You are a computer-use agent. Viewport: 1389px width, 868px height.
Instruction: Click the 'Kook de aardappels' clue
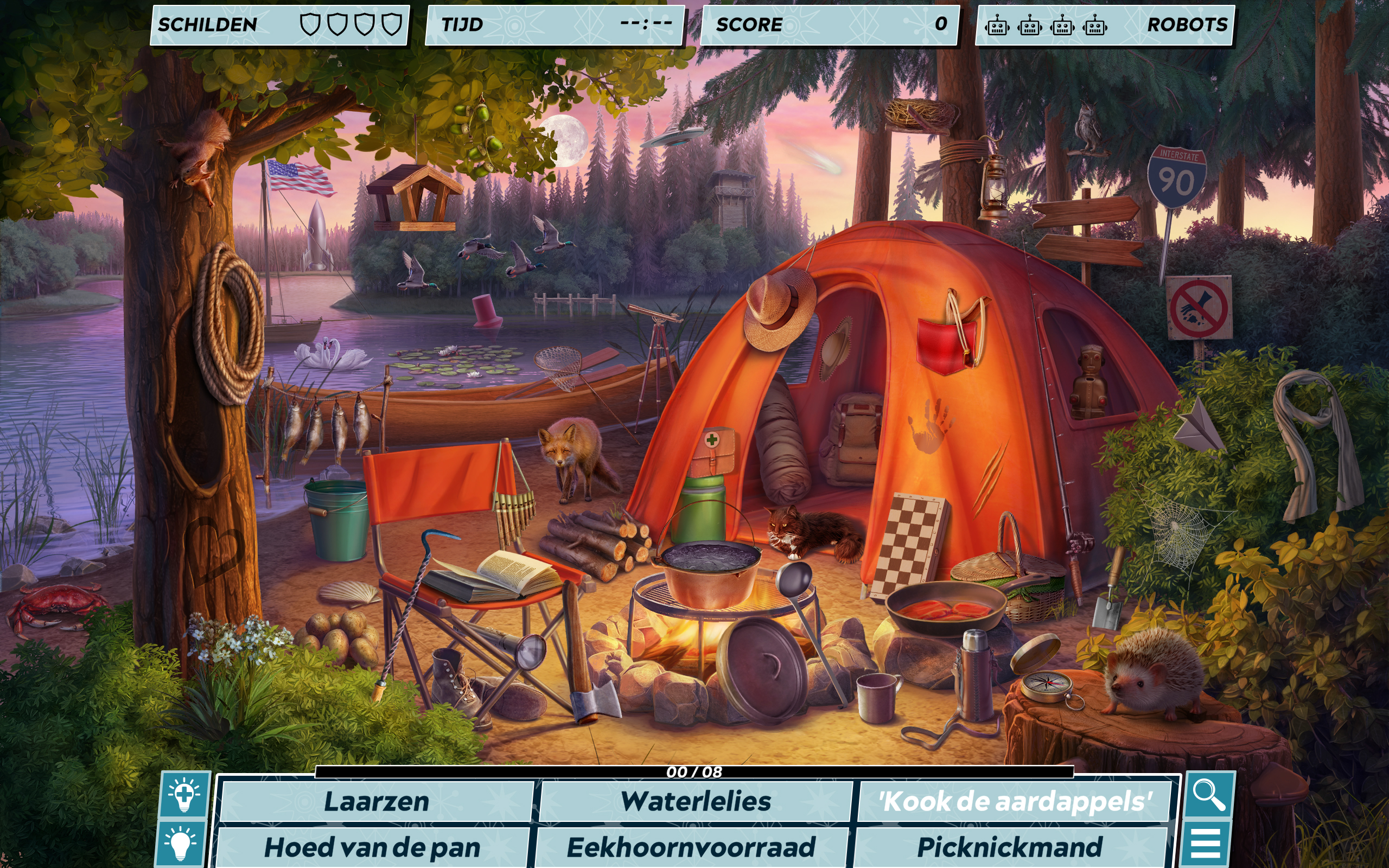(1014, 801)
